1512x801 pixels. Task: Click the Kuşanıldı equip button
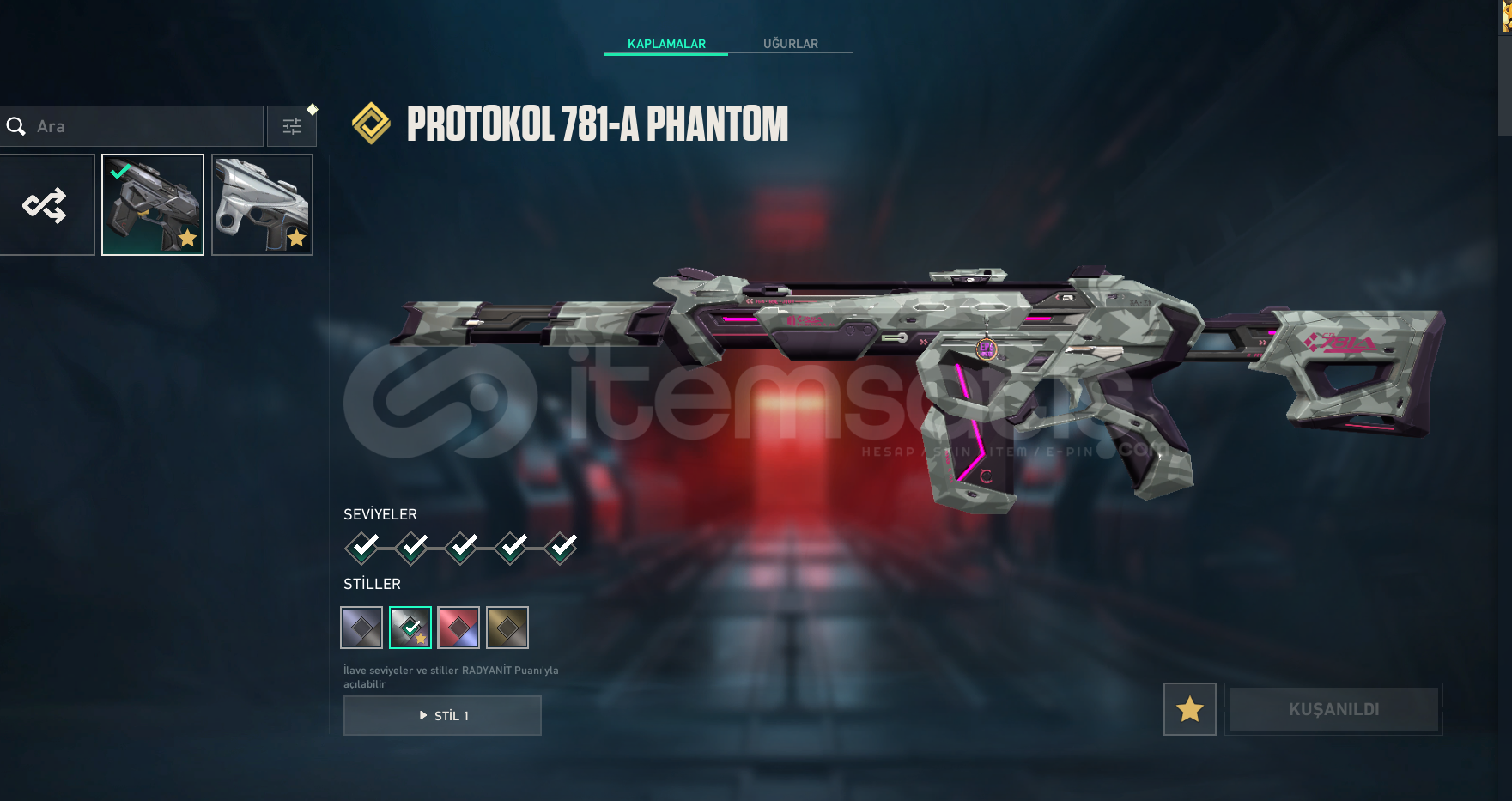tap(1333, 709)
